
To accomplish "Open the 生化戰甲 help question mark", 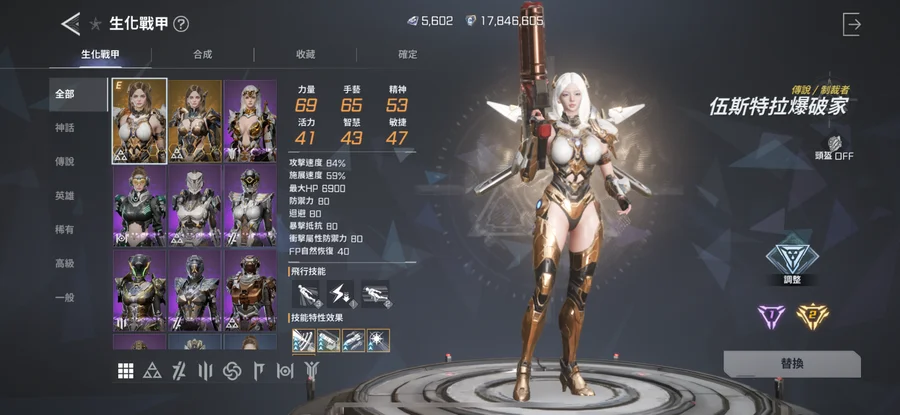I will pyautogui.click(x=181, y=24).
